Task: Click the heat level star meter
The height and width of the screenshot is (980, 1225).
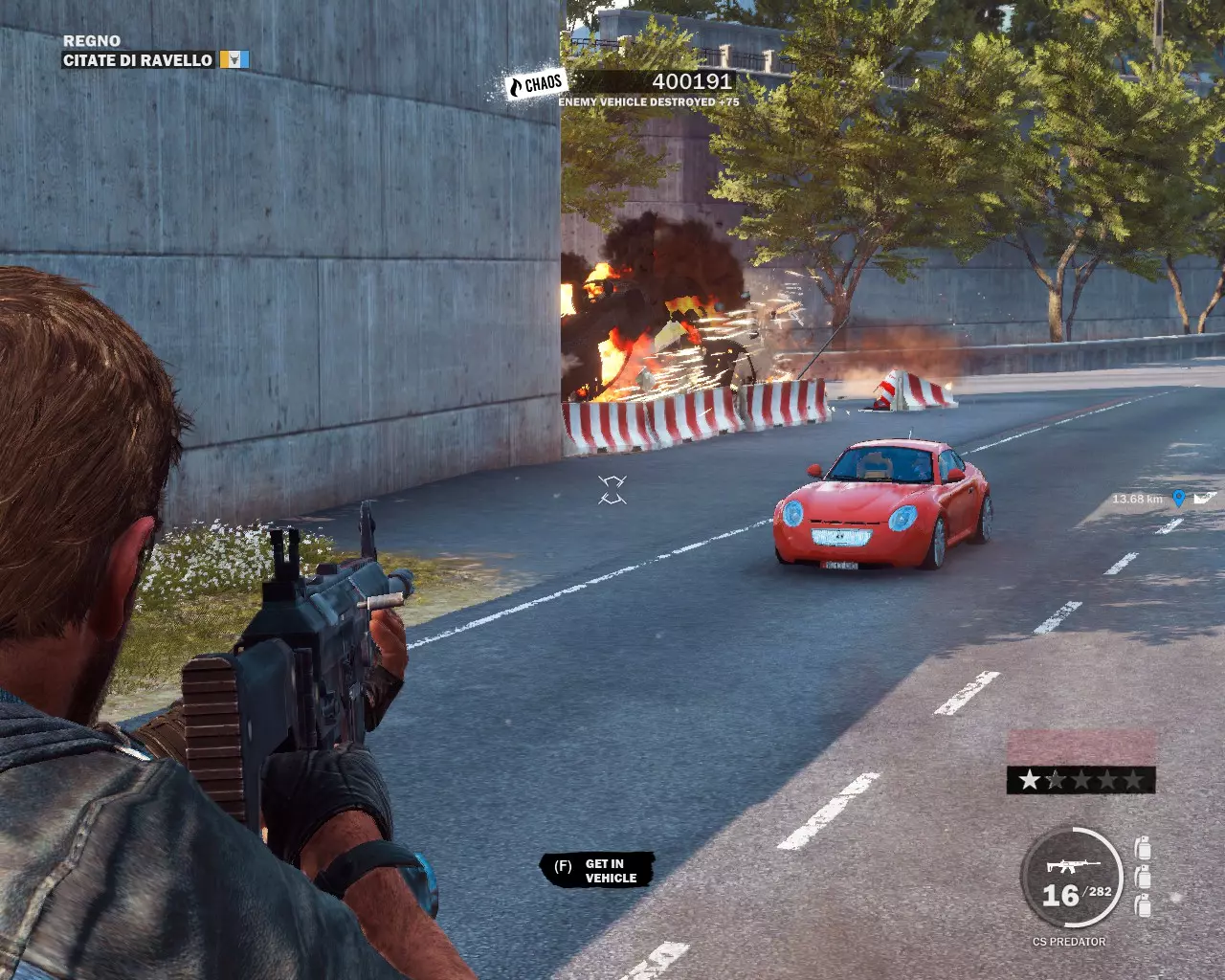Action: (x=1080, y=780)
